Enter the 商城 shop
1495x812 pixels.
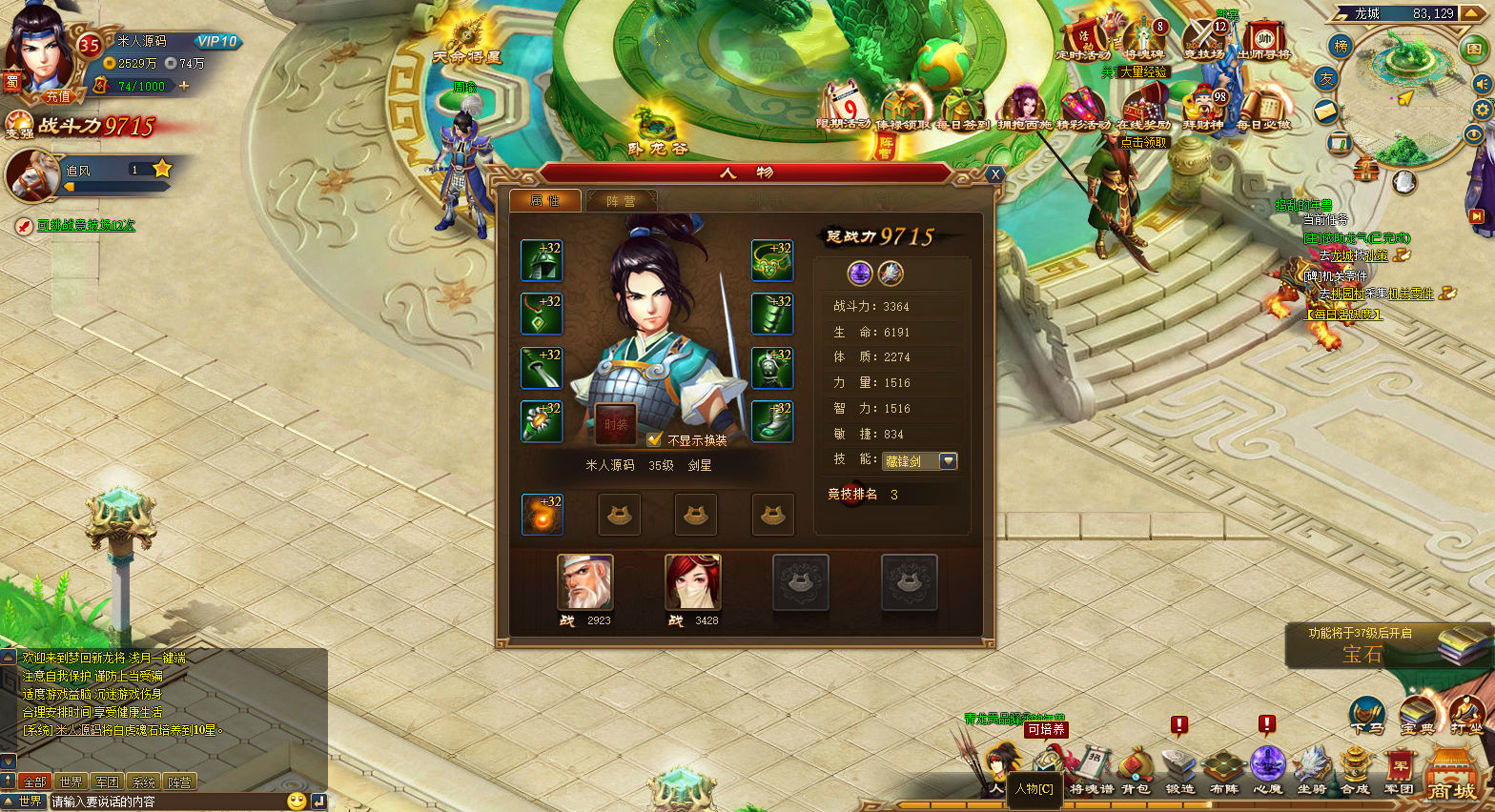coord(1451,777)
